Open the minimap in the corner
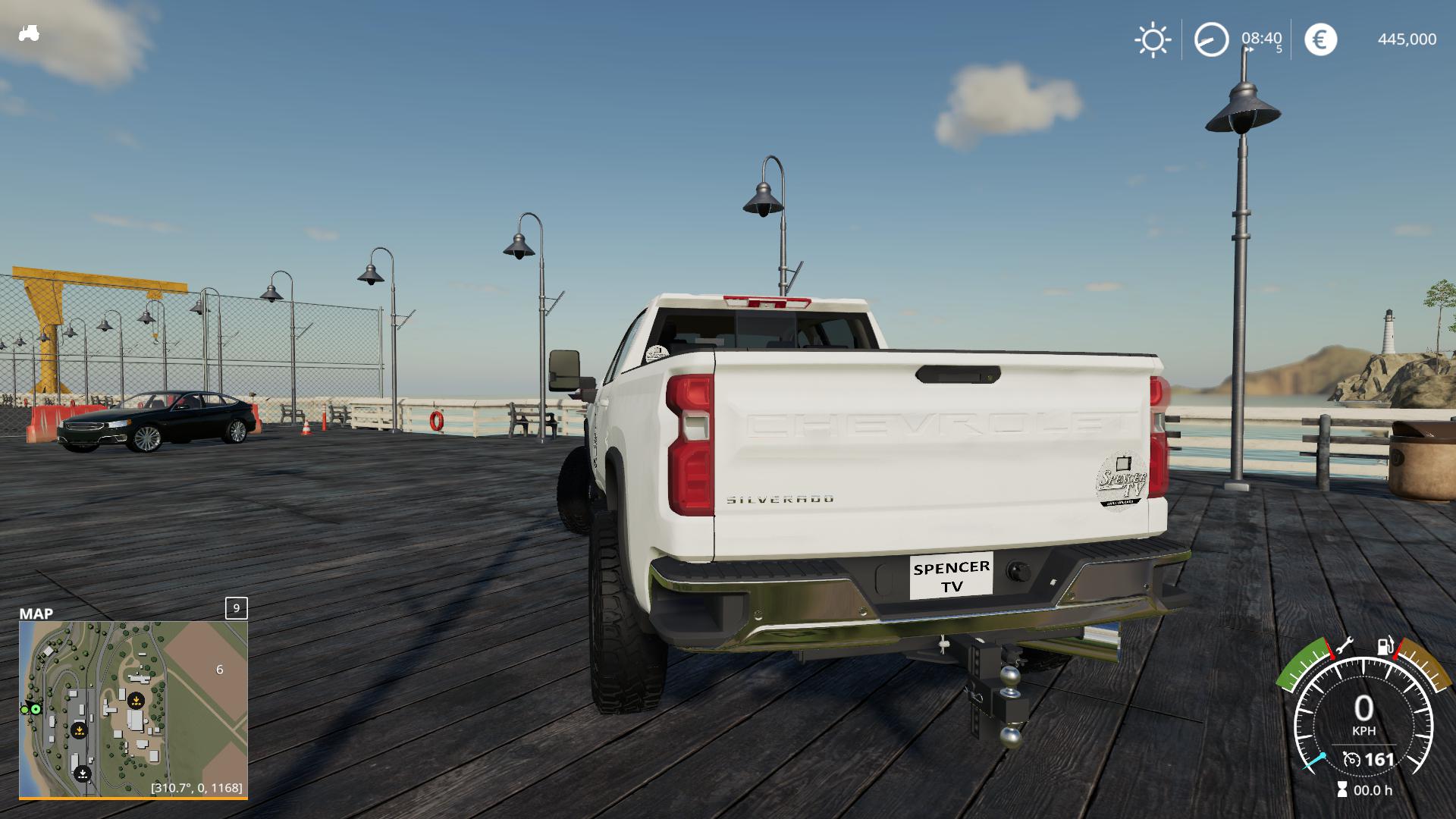 pos(133,708)
